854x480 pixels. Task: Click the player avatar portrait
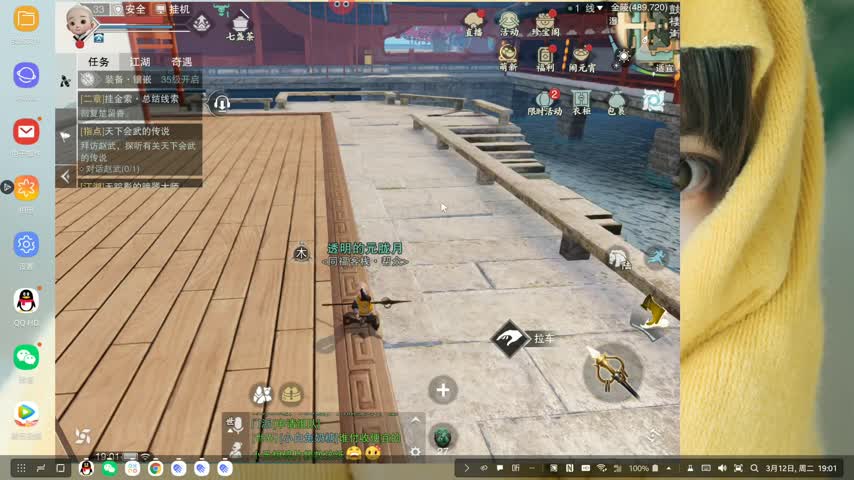coord(78,22)
